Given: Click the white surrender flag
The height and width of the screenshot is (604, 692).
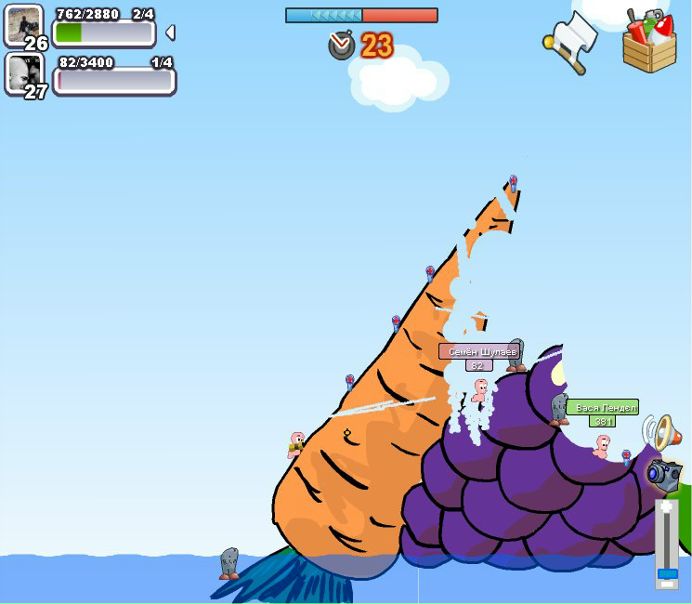Looking at the screenshot, I should [570, 42].
